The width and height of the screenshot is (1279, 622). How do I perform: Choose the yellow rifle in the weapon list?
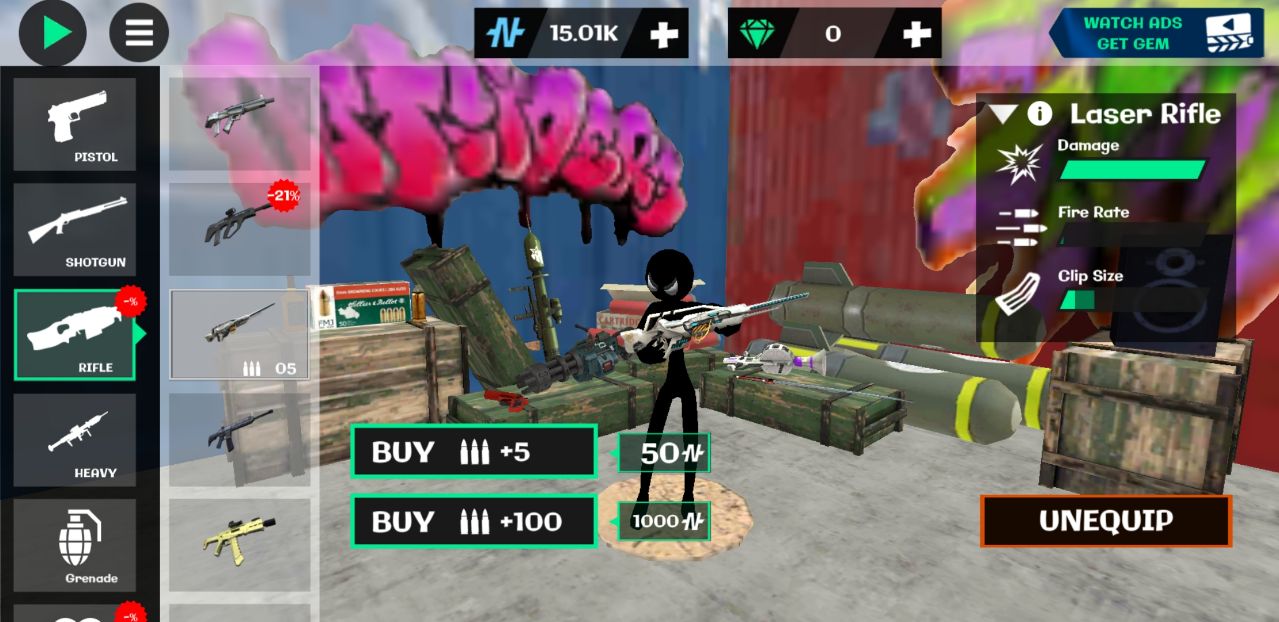click(x=240, y=543)
